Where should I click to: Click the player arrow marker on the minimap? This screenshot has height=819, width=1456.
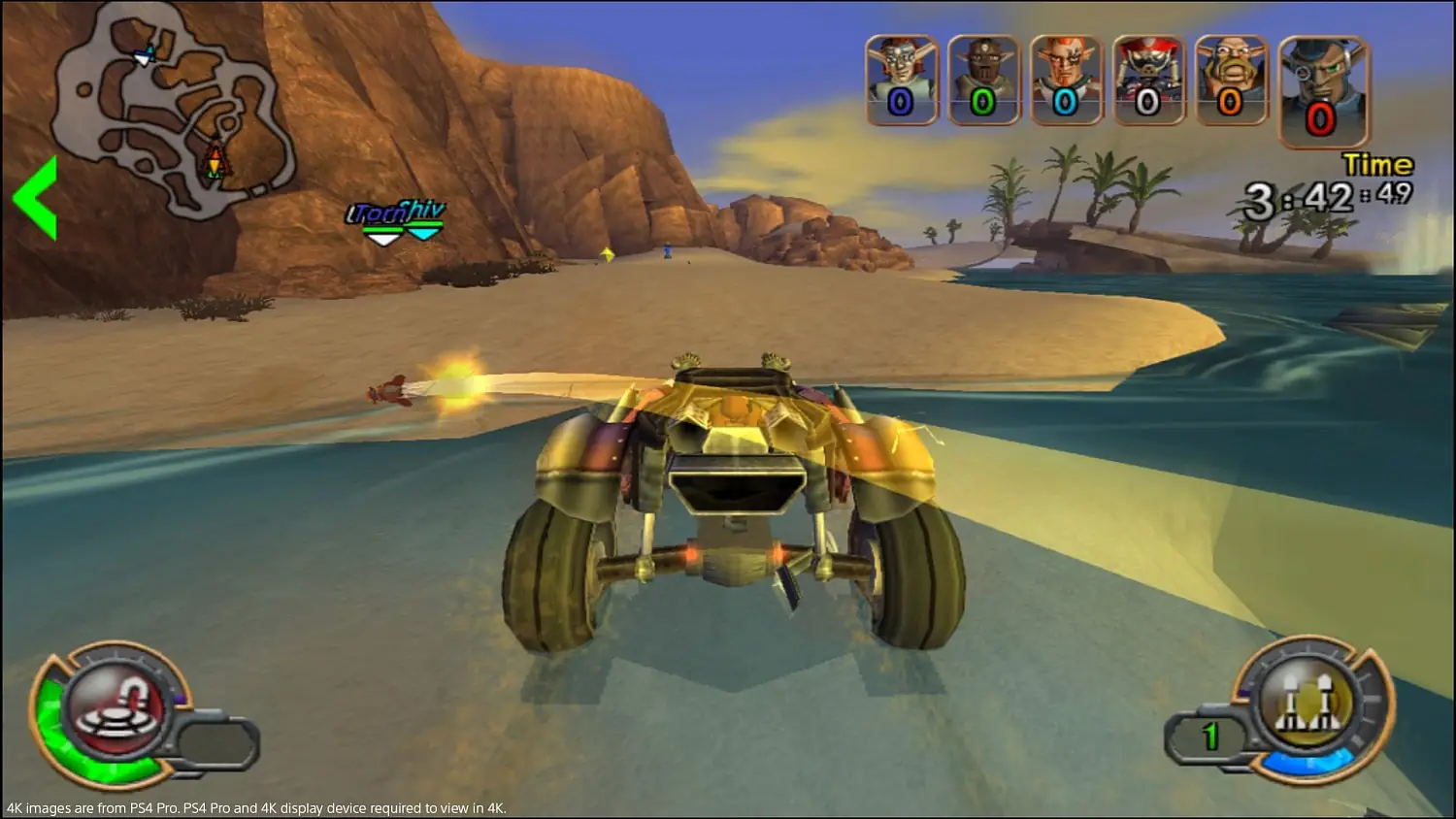coord(146,60)
